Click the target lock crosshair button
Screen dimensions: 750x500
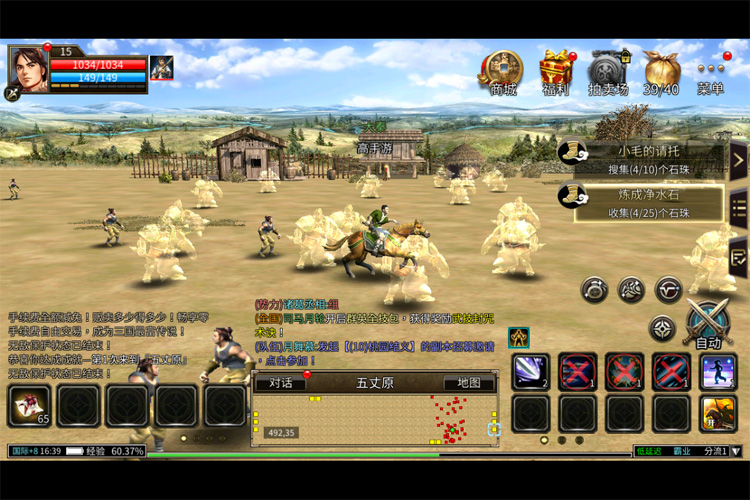click(662, 328)
